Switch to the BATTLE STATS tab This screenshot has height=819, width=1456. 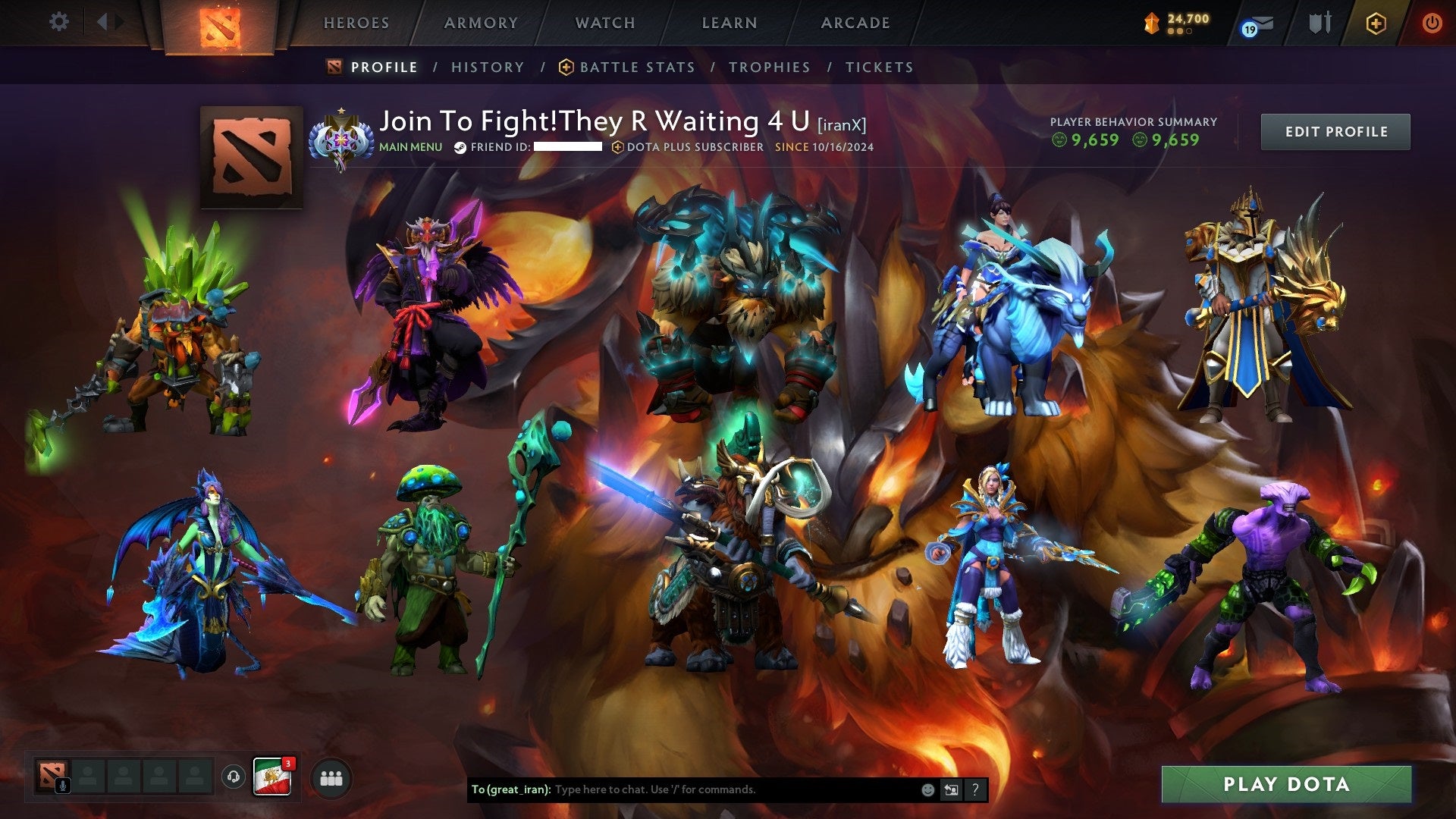635,67
